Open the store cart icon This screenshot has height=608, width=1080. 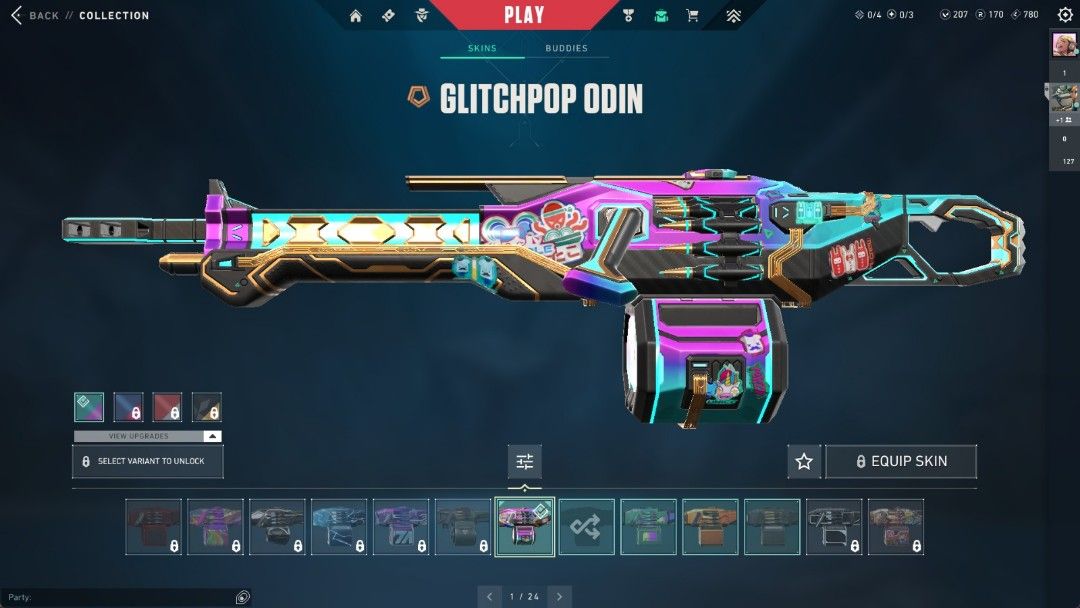click(692, 16)
